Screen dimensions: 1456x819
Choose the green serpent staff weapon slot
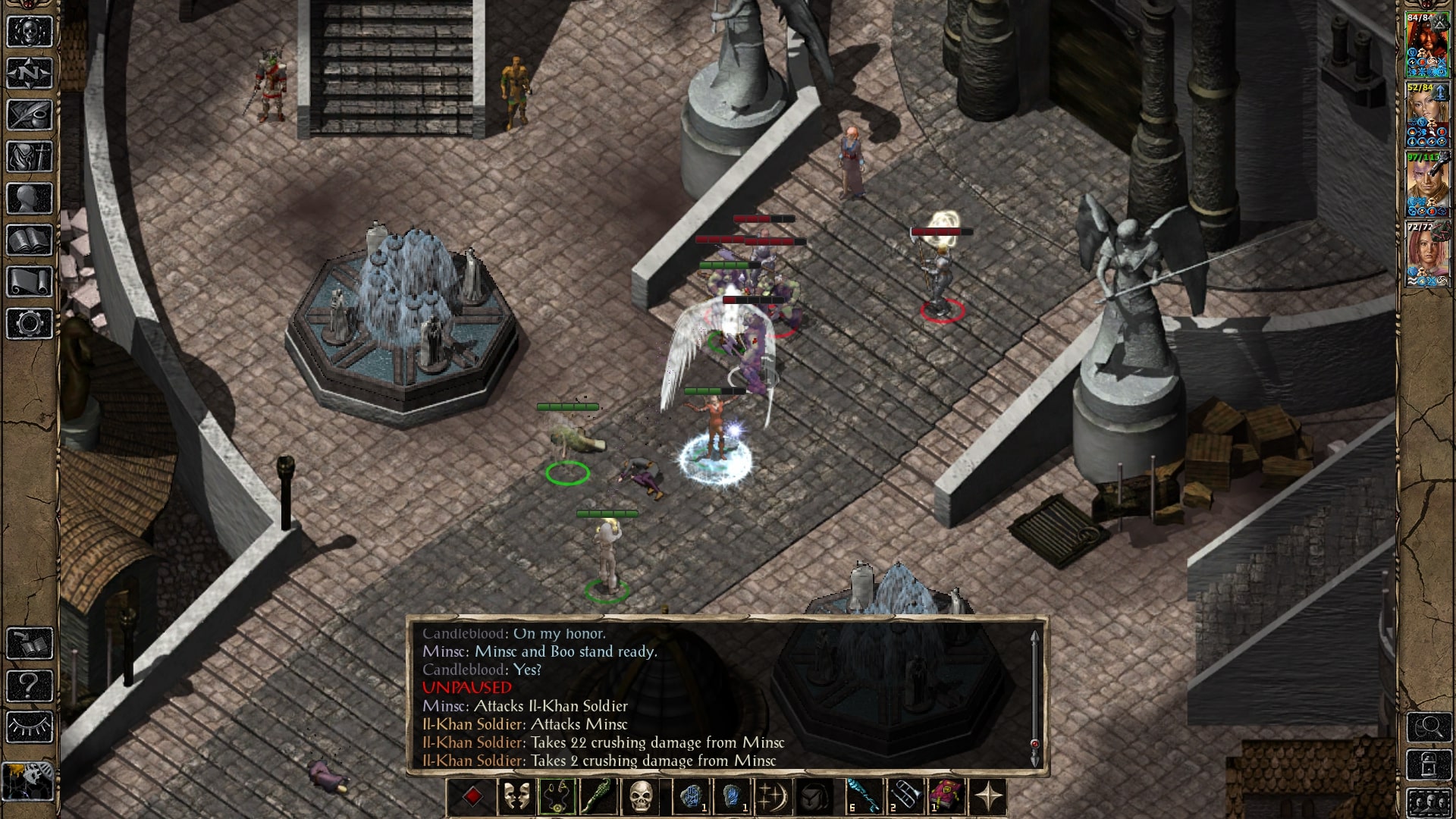(x=597, y=796)
